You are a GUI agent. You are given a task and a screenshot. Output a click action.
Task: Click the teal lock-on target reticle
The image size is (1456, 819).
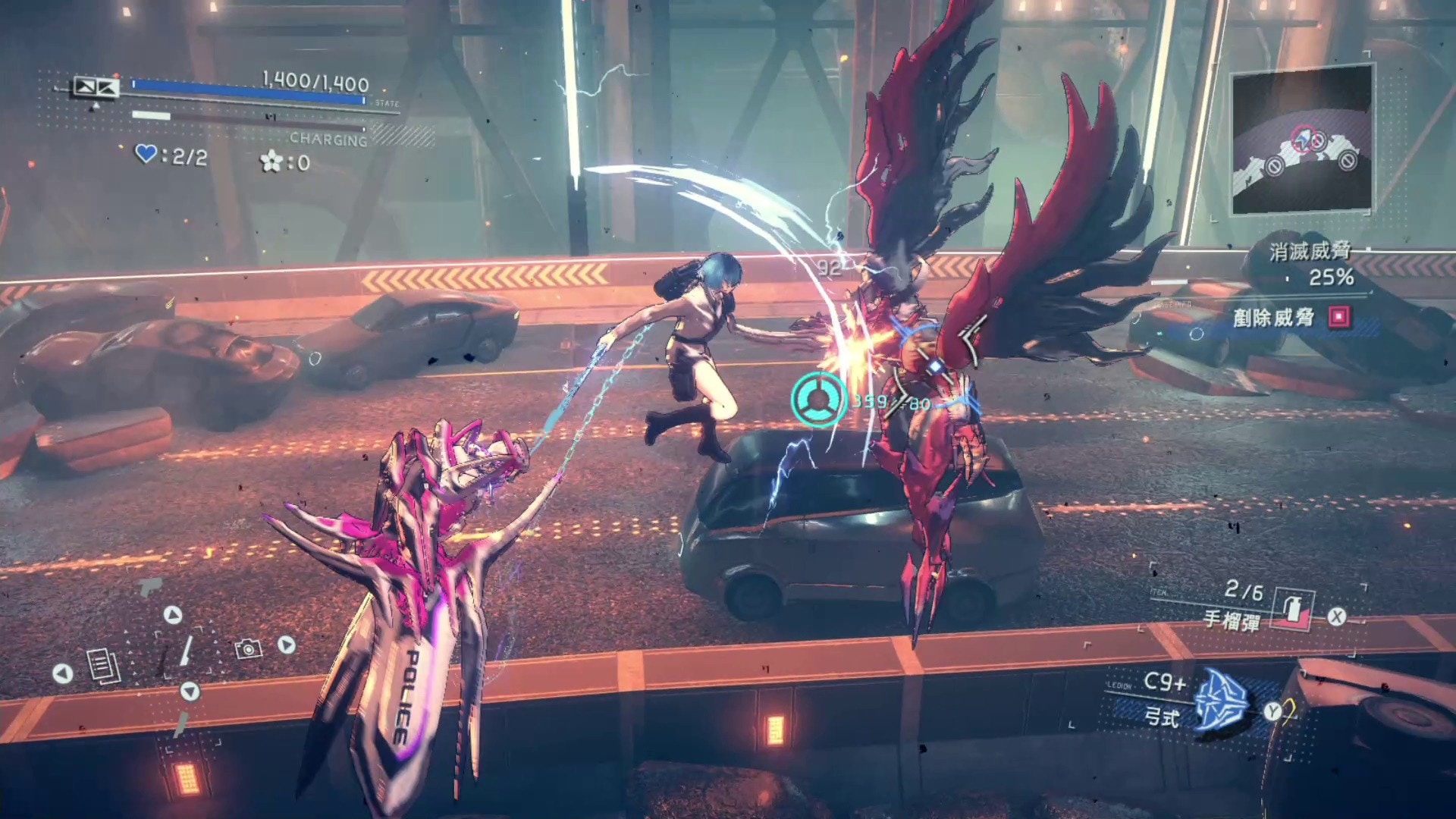(x=818, y=400)
